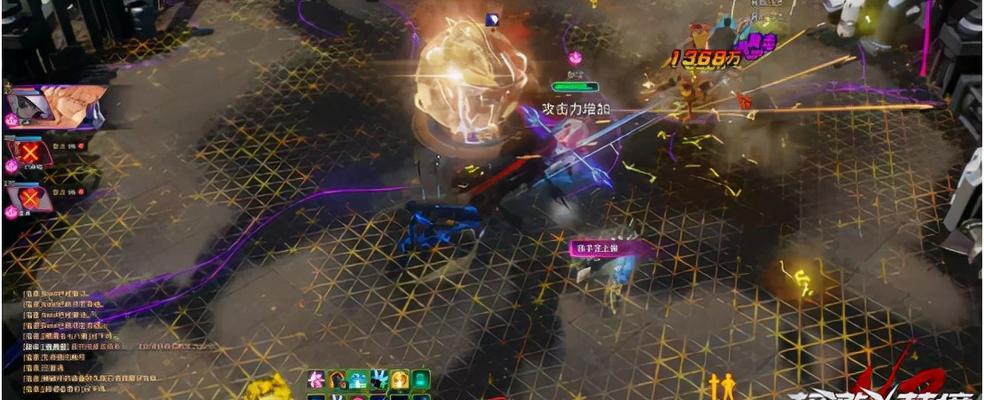Activate the pink flower skill icon
The image size is (984, 400).
317,379
